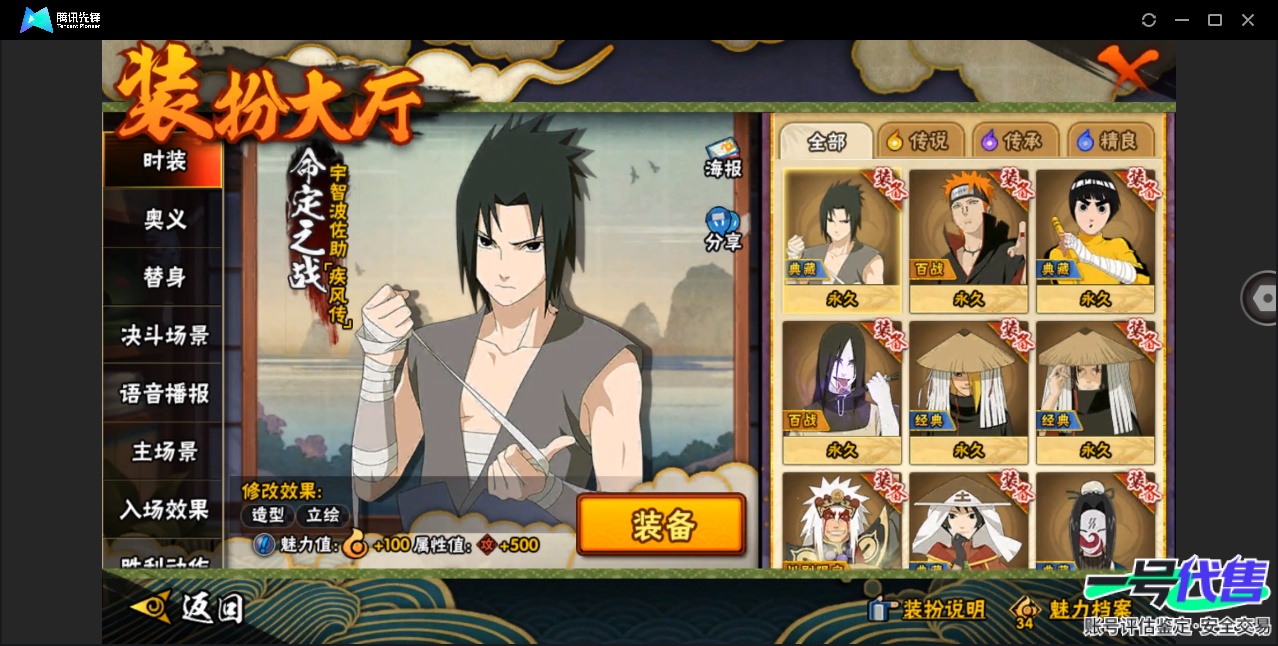Screen dimensions: 1278x646
Task: Maximize the emulator window
Action: point(1215,20)
